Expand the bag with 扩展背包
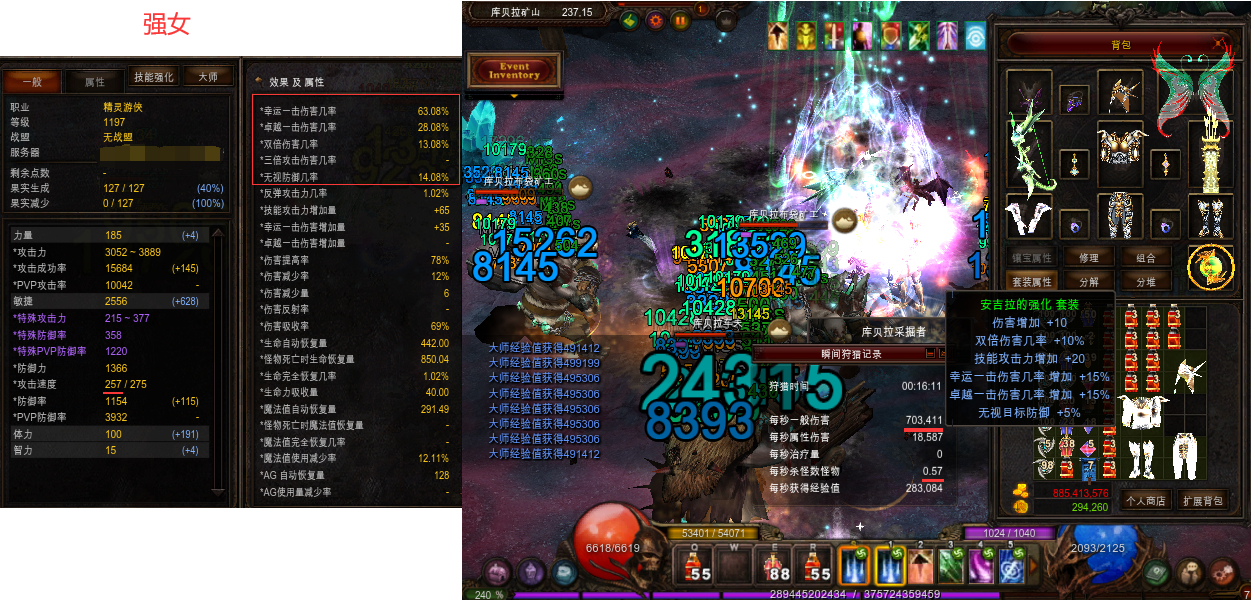Image resolution: width=1251 pixels, height=600 pixels. point(1201,500)
